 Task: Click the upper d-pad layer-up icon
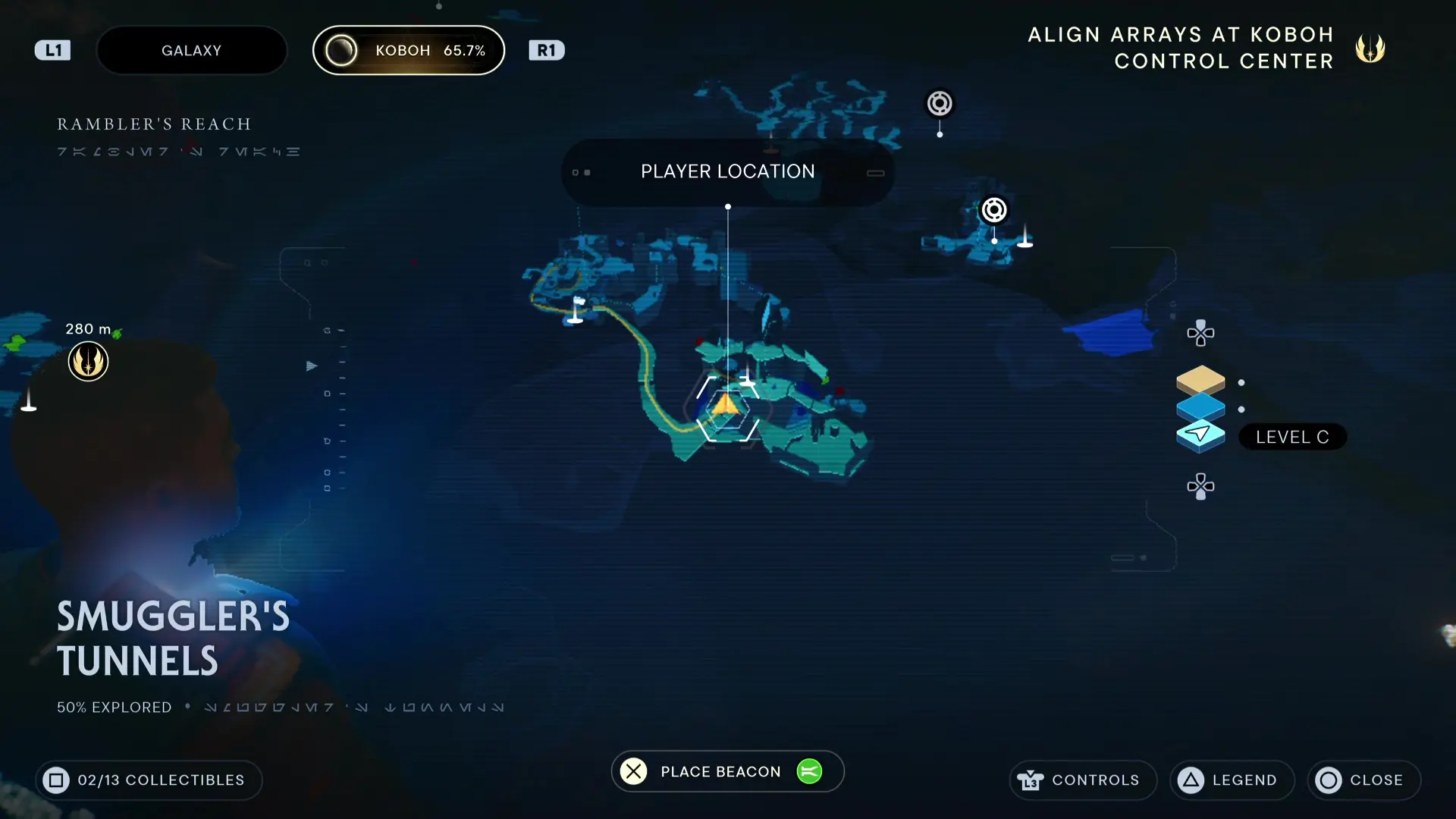pyautogui.click(x=1200, y=333)
